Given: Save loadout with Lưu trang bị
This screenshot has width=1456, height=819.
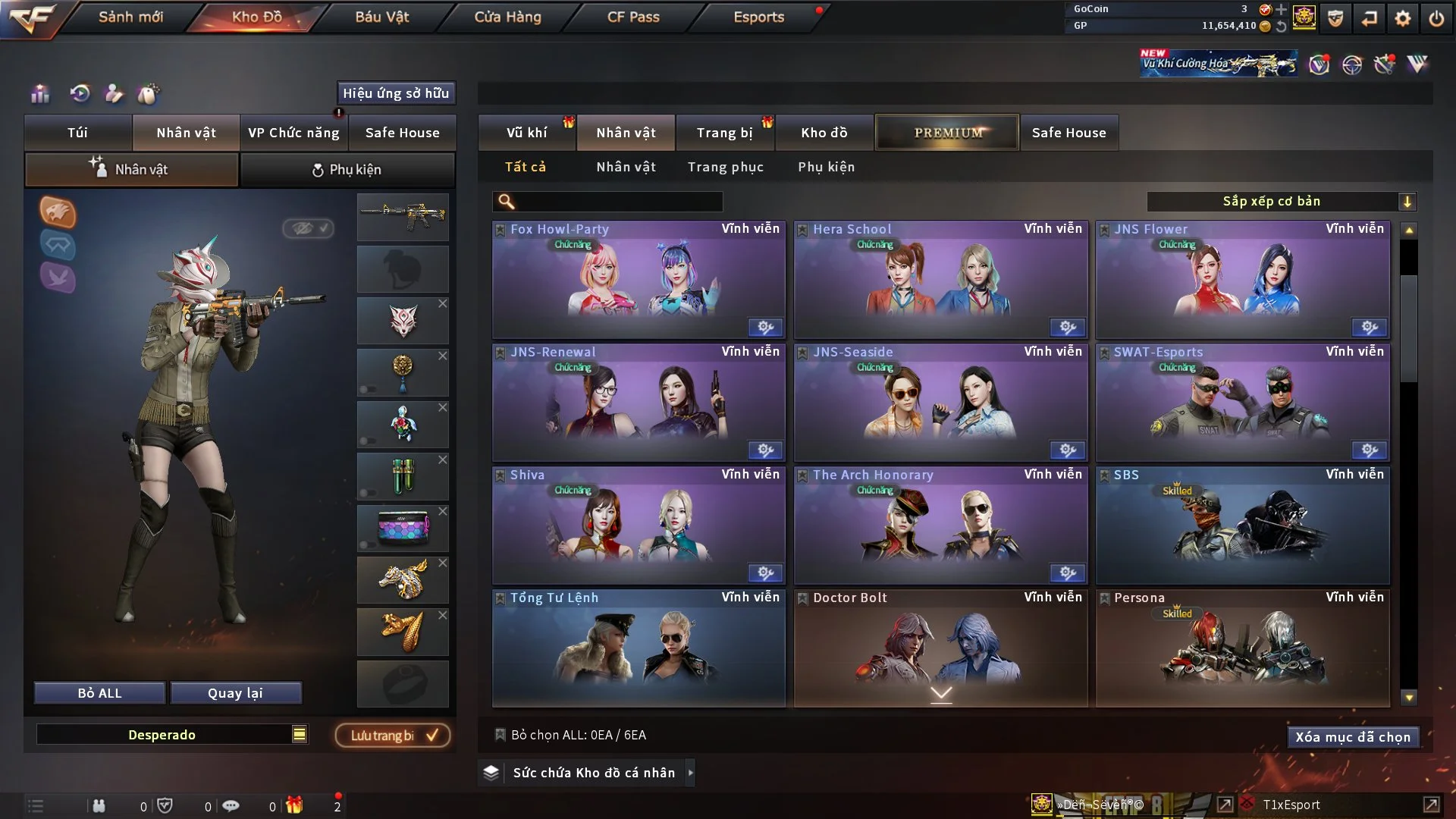Looking at the screenshot, I should click(x=393, y=736).
